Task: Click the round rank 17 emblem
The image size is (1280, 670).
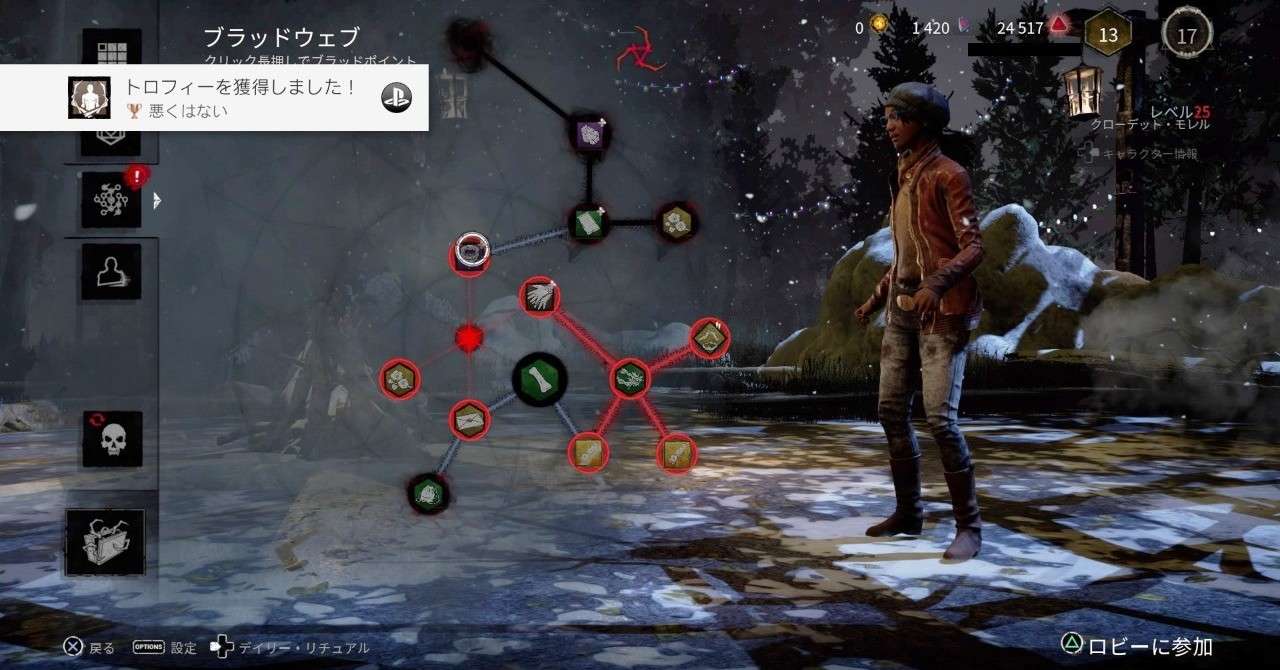Action: [x=1186, y=37]
